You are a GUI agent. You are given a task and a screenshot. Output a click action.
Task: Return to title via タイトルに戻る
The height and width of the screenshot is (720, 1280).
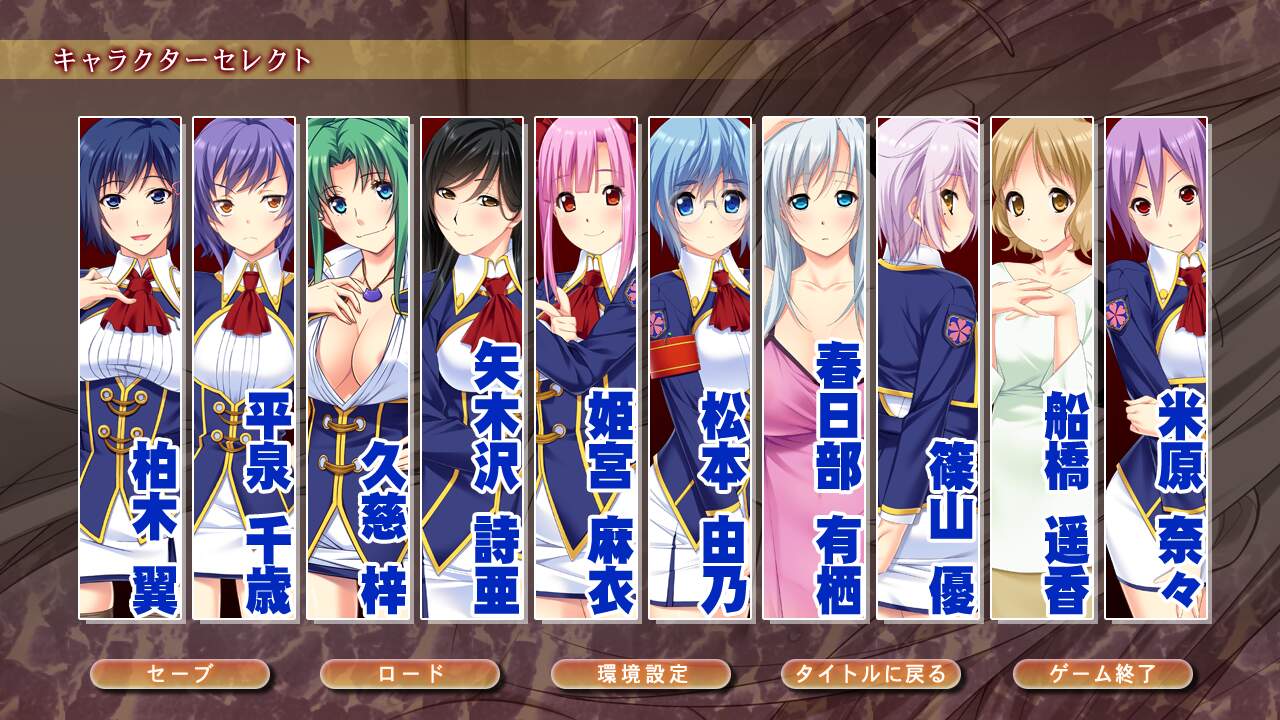point(871,674)
